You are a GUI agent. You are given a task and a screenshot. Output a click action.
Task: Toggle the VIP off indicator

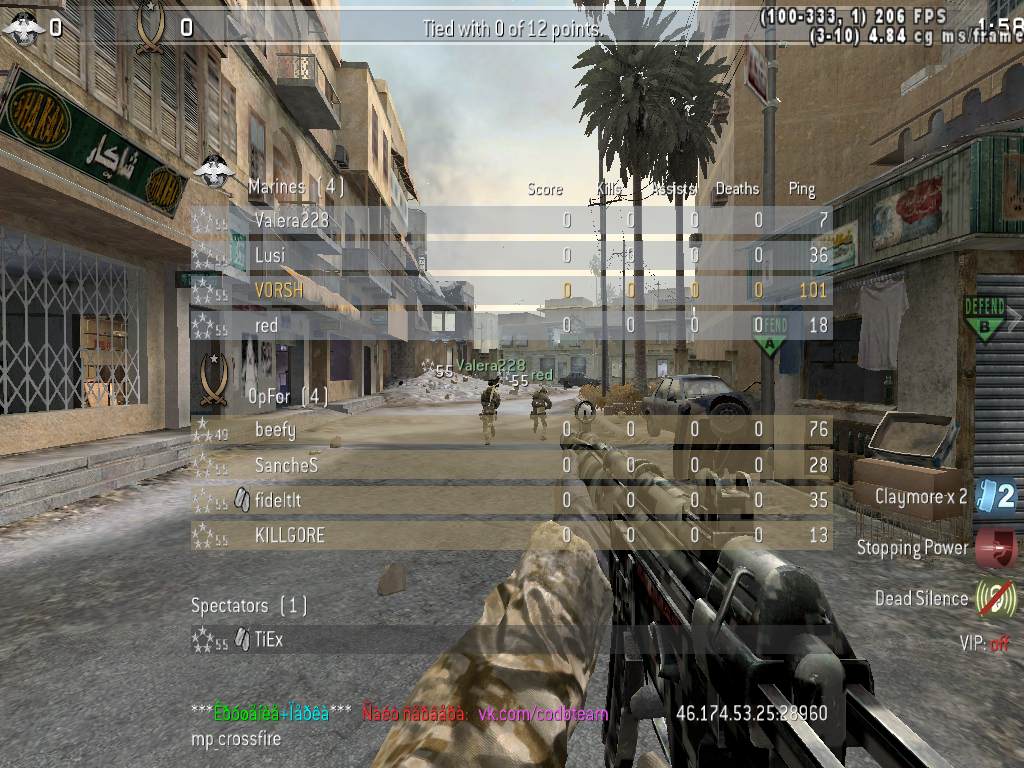coord(984,643)
